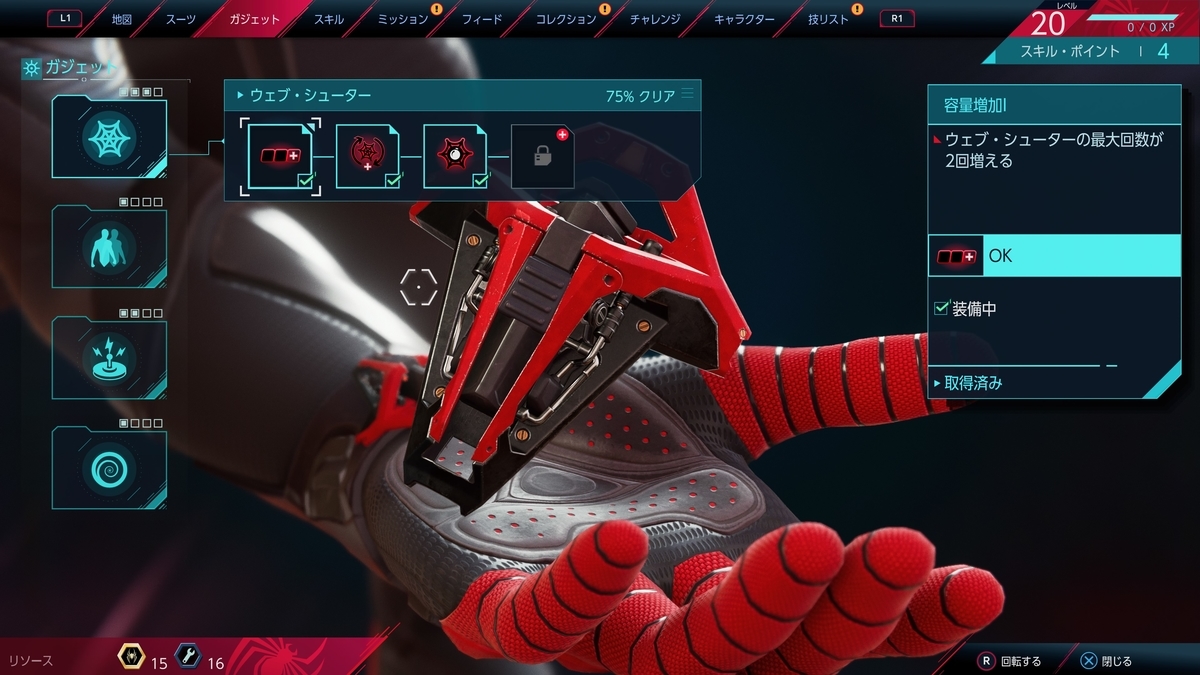The image size is (1200, 675).
Task: Switch to the チャレンジ tab
Action: (655, 19)
